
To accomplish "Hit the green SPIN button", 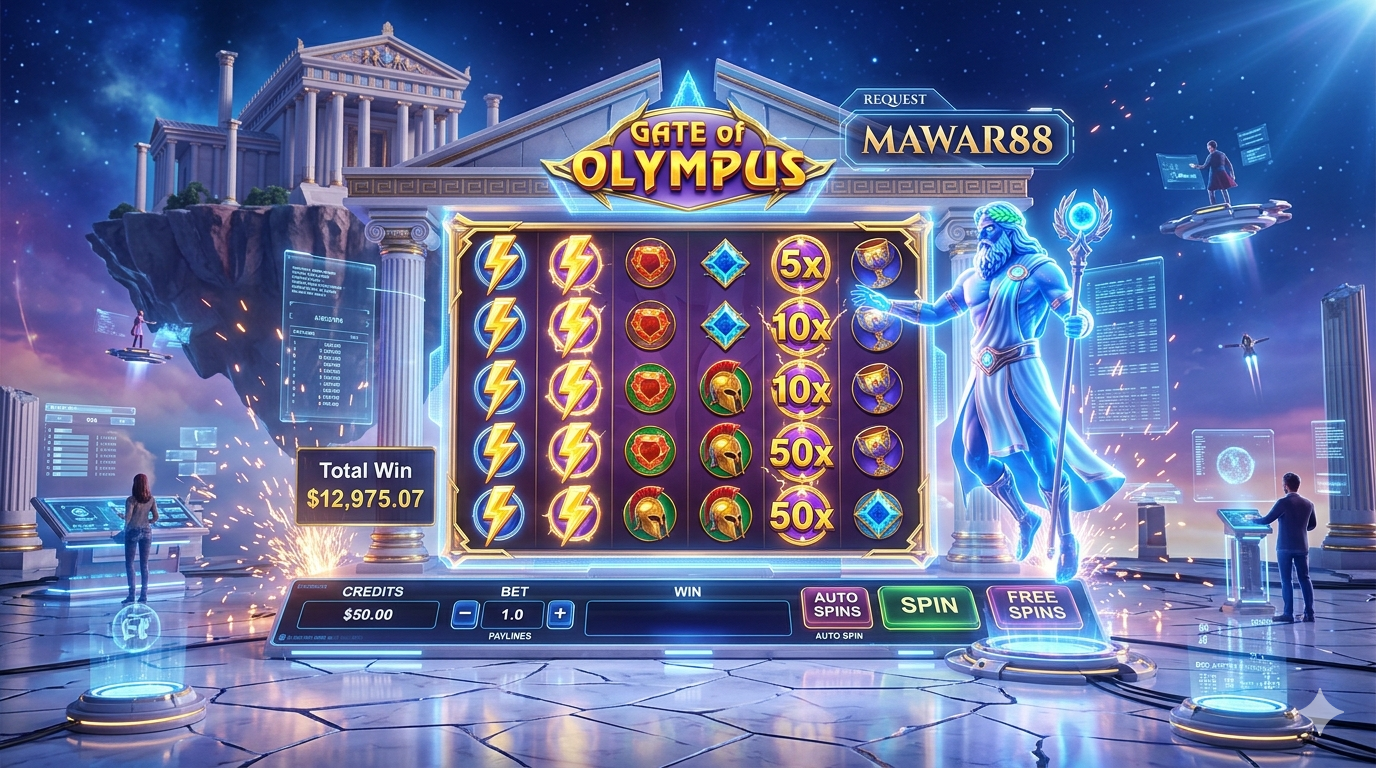I will point(929,605).
